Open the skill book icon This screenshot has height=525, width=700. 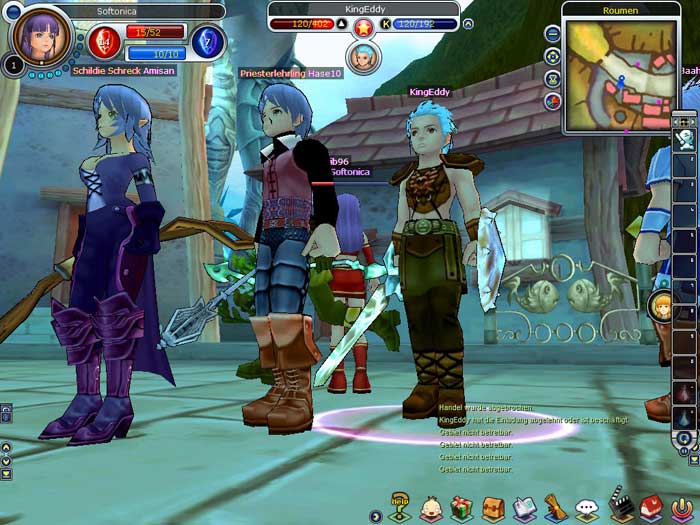pos(525,509)
